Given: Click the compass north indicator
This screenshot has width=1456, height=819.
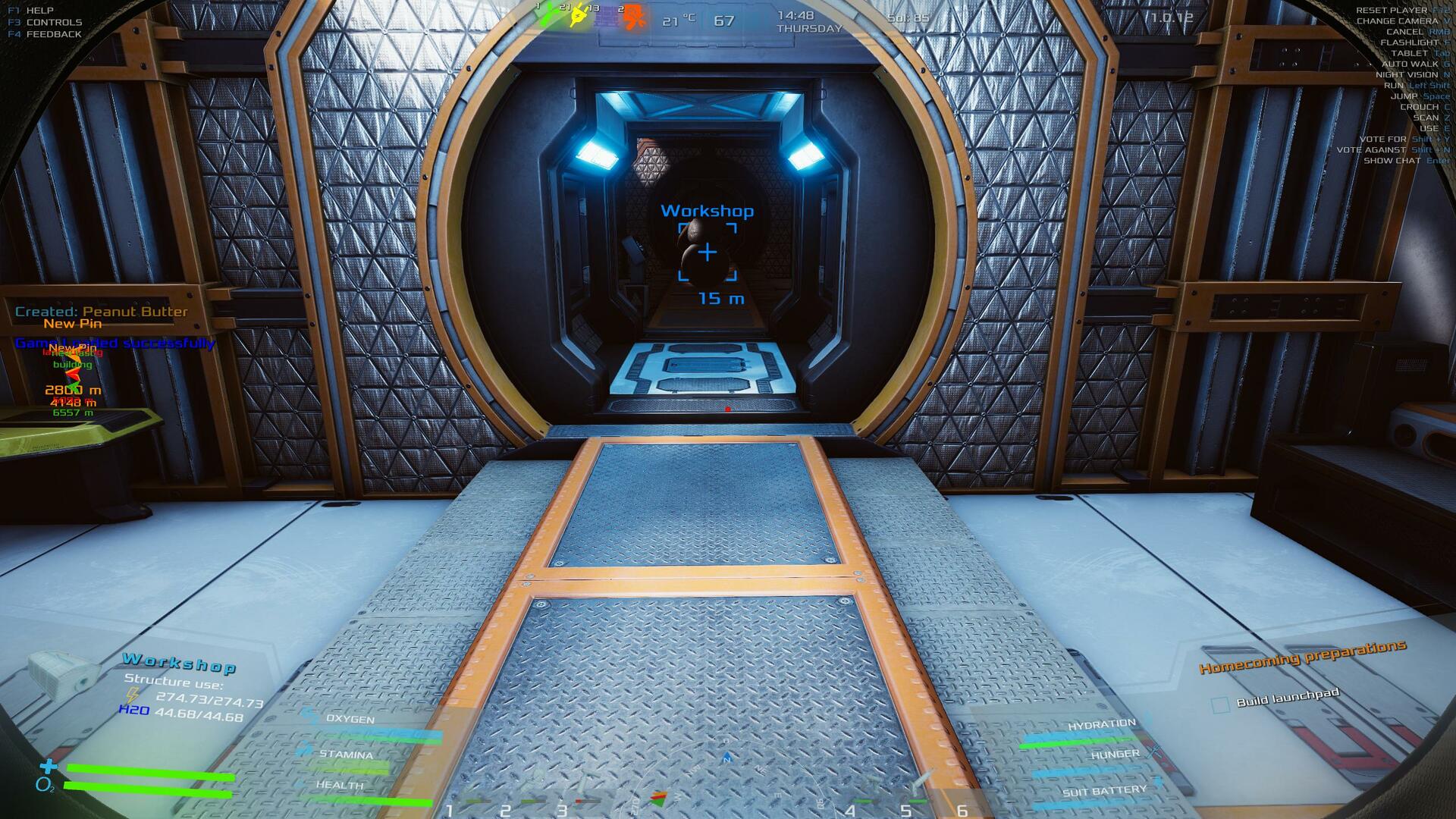Looking at the screenshot, I should (727, 758).
